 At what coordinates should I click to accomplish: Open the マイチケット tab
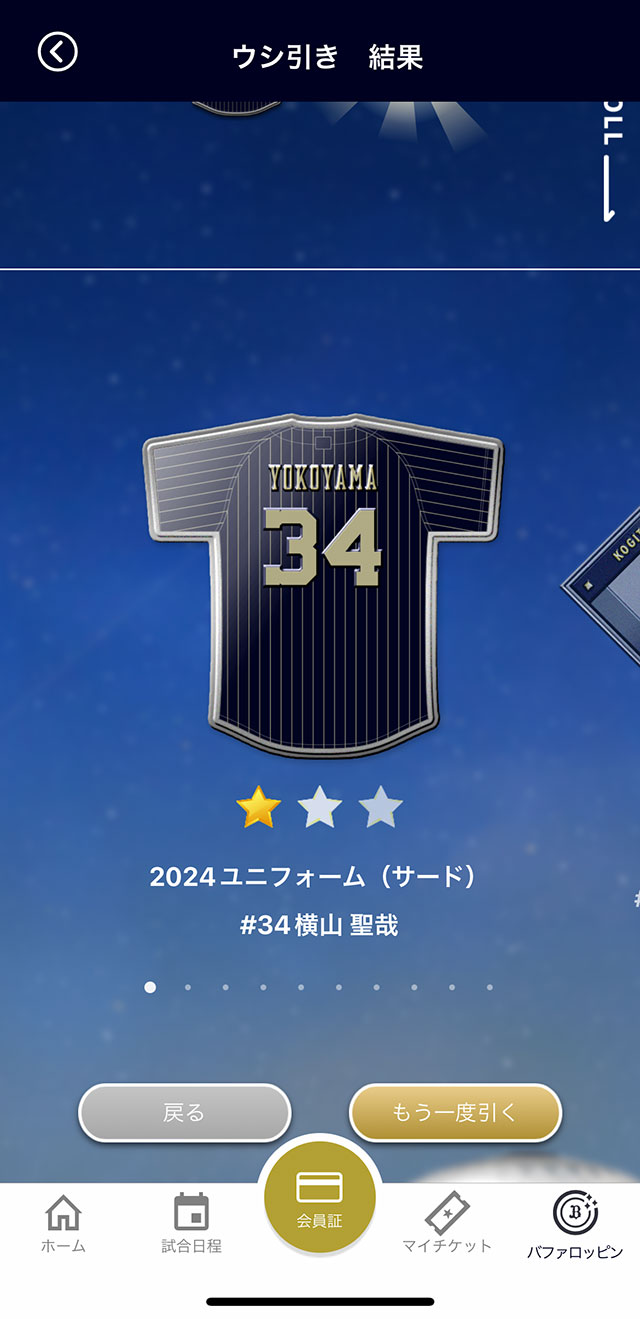[447, 1223]
